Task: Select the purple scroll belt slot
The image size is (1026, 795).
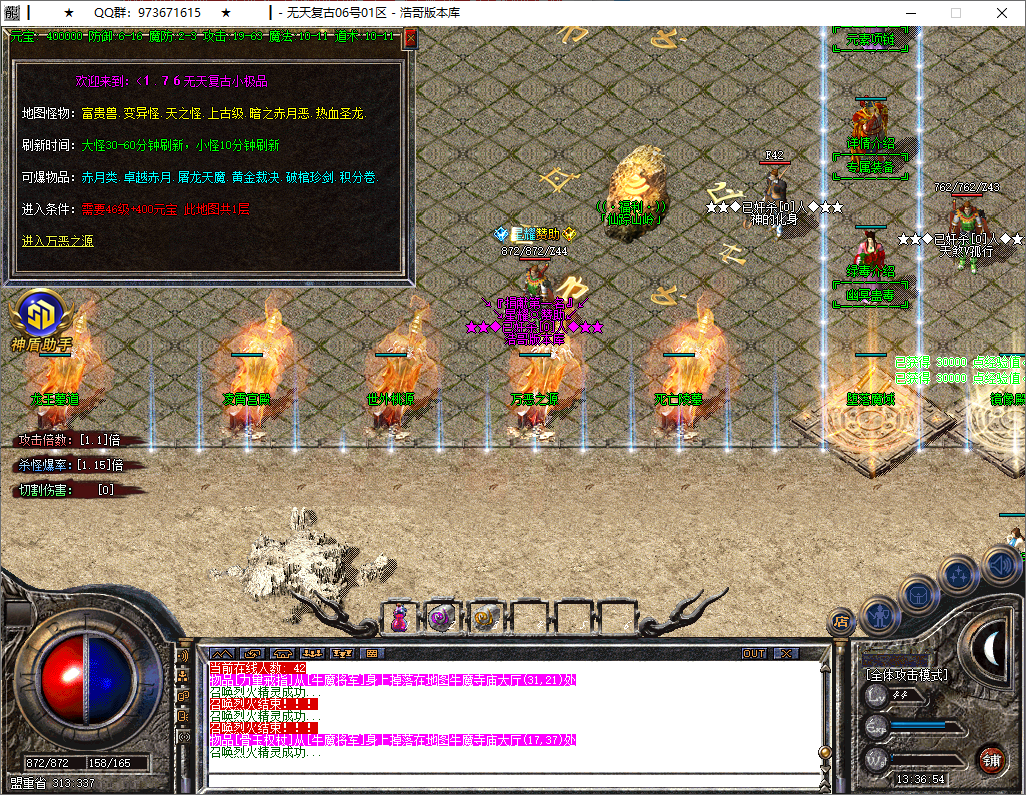Action: tap(441, 619)
